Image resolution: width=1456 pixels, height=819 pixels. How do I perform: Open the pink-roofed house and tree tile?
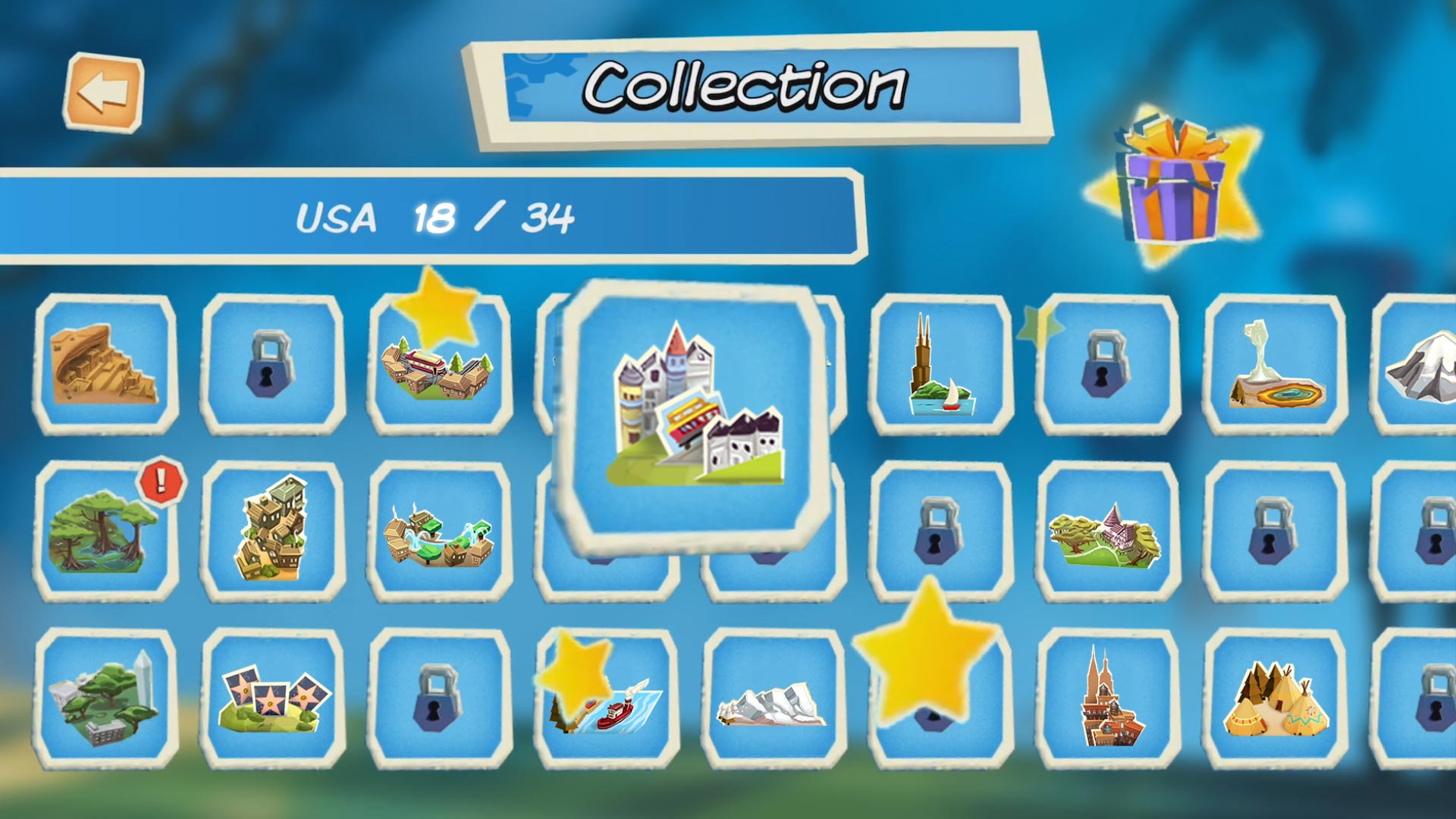point(1107,532)
